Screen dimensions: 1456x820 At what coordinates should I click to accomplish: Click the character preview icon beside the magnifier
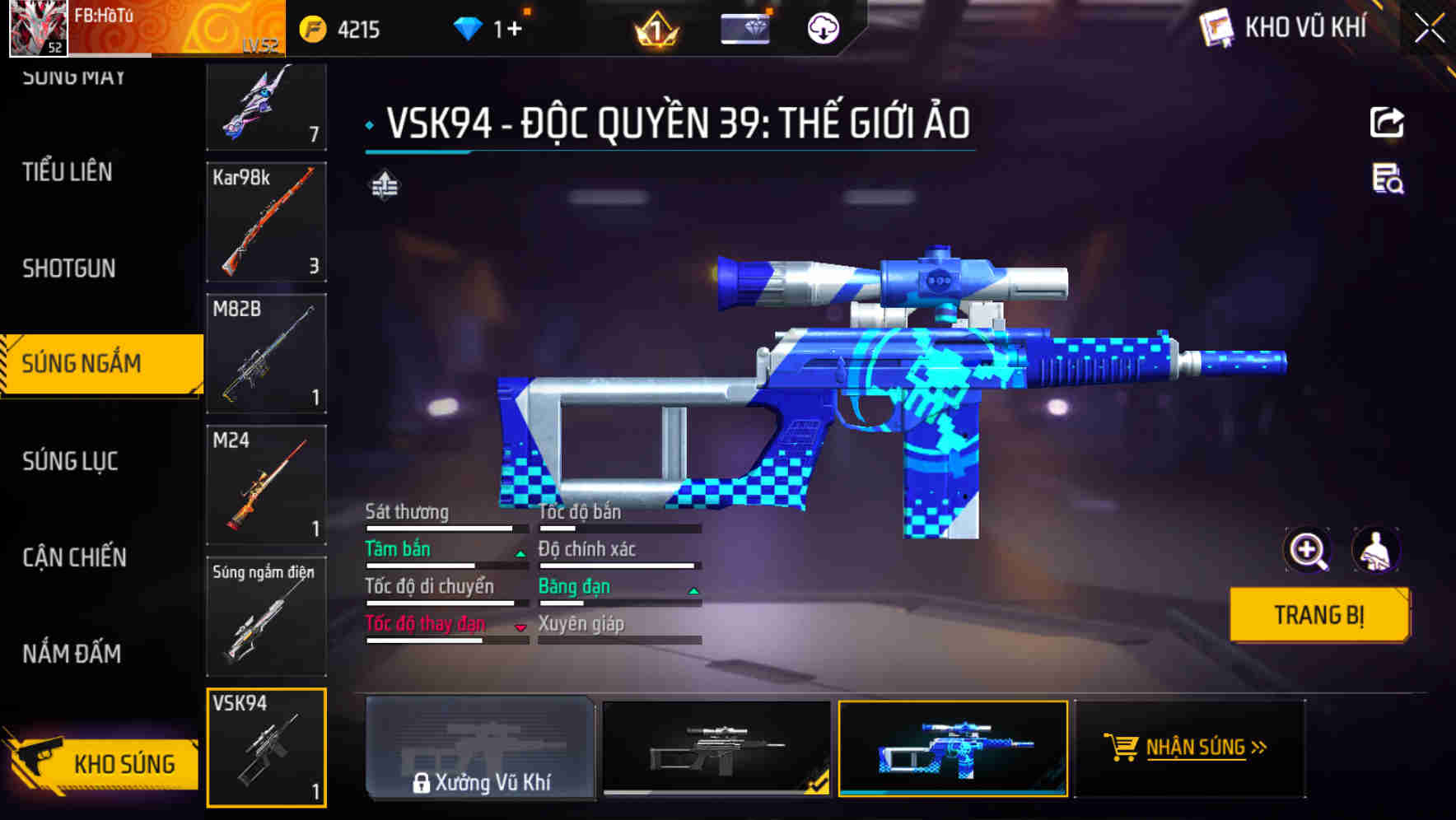(1377, 550)
